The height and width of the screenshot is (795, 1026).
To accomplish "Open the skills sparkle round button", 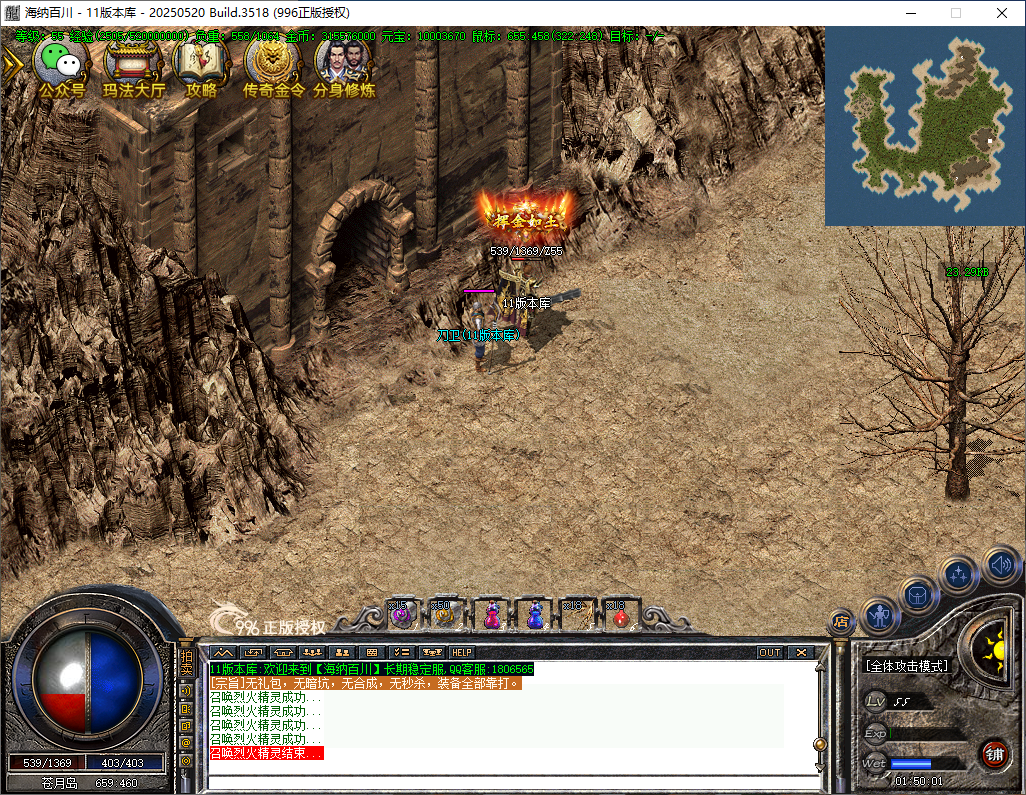I will coord(959,575).
